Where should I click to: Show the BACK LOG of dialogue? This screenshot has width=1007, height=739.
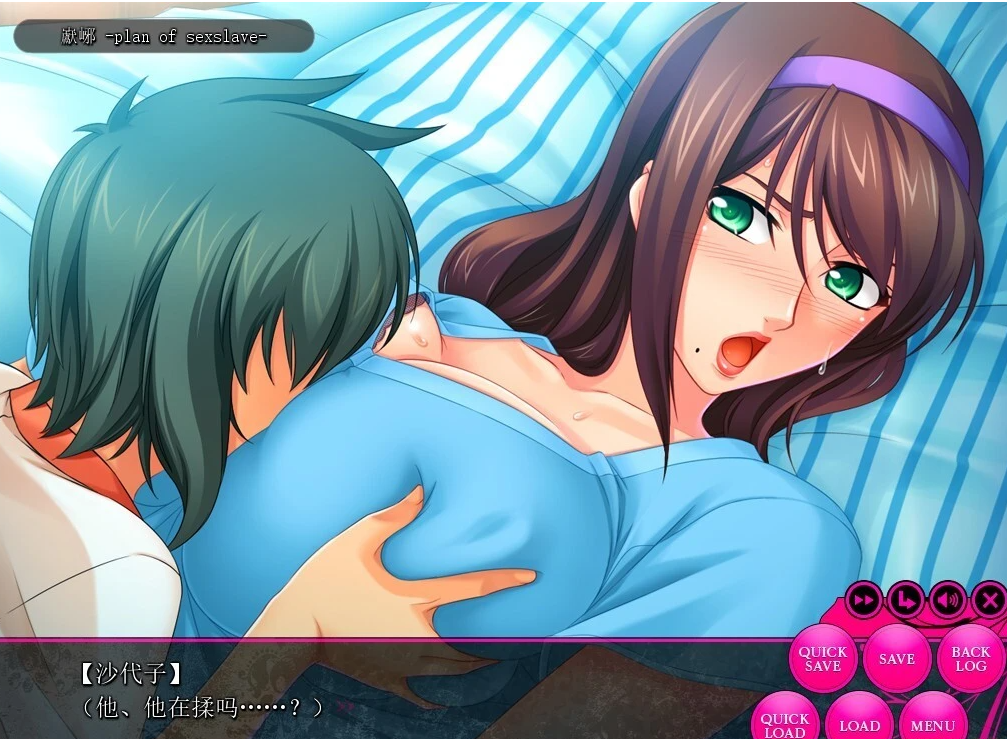pos(969,658)
